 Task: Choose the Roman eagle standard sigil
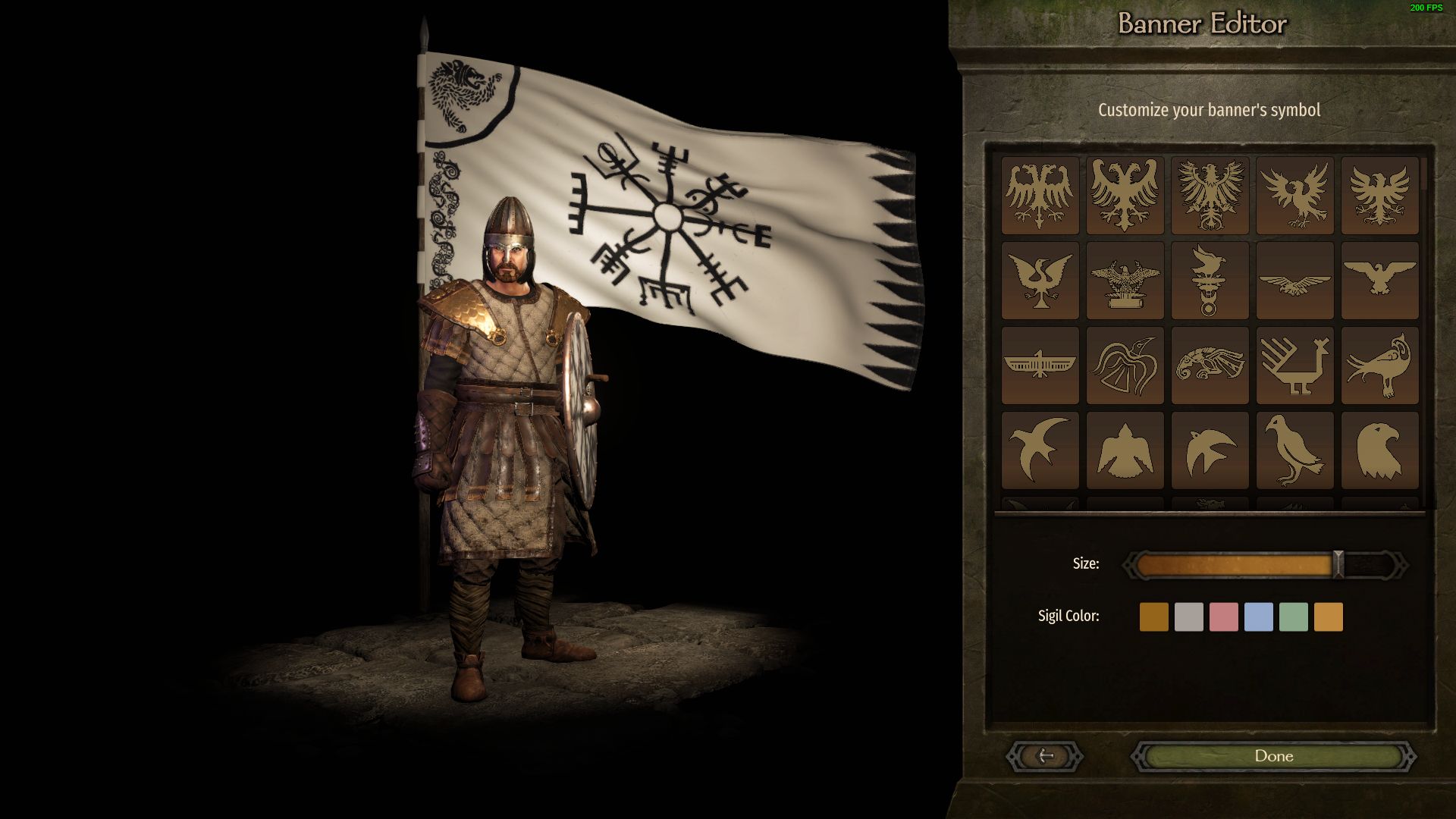pyautogui.click(x=1125, y=281)
